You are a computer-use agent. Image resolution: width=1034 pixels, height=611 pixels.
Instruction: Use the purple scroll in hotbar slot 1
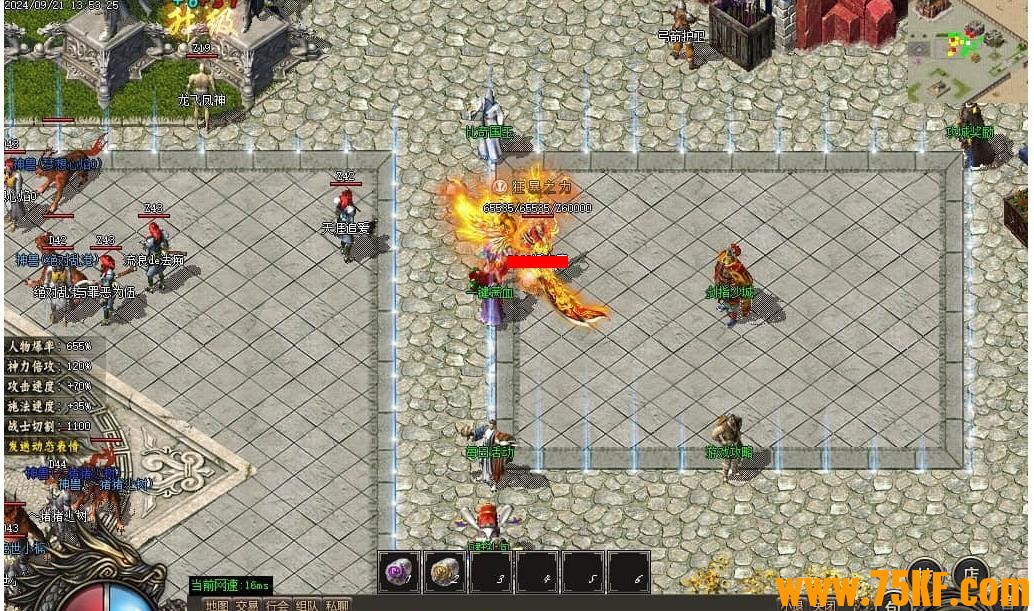[x=400, y=573]
